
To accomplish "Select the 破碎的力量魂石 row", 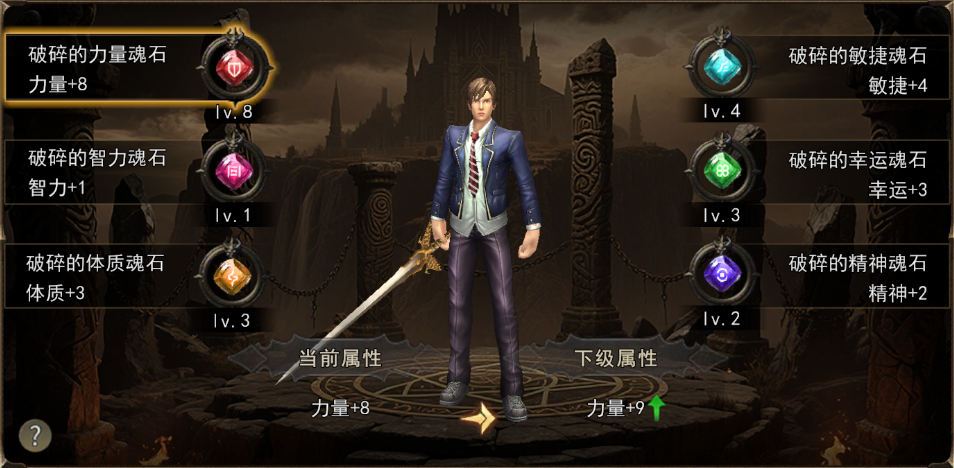I will [x=100, y=69].
